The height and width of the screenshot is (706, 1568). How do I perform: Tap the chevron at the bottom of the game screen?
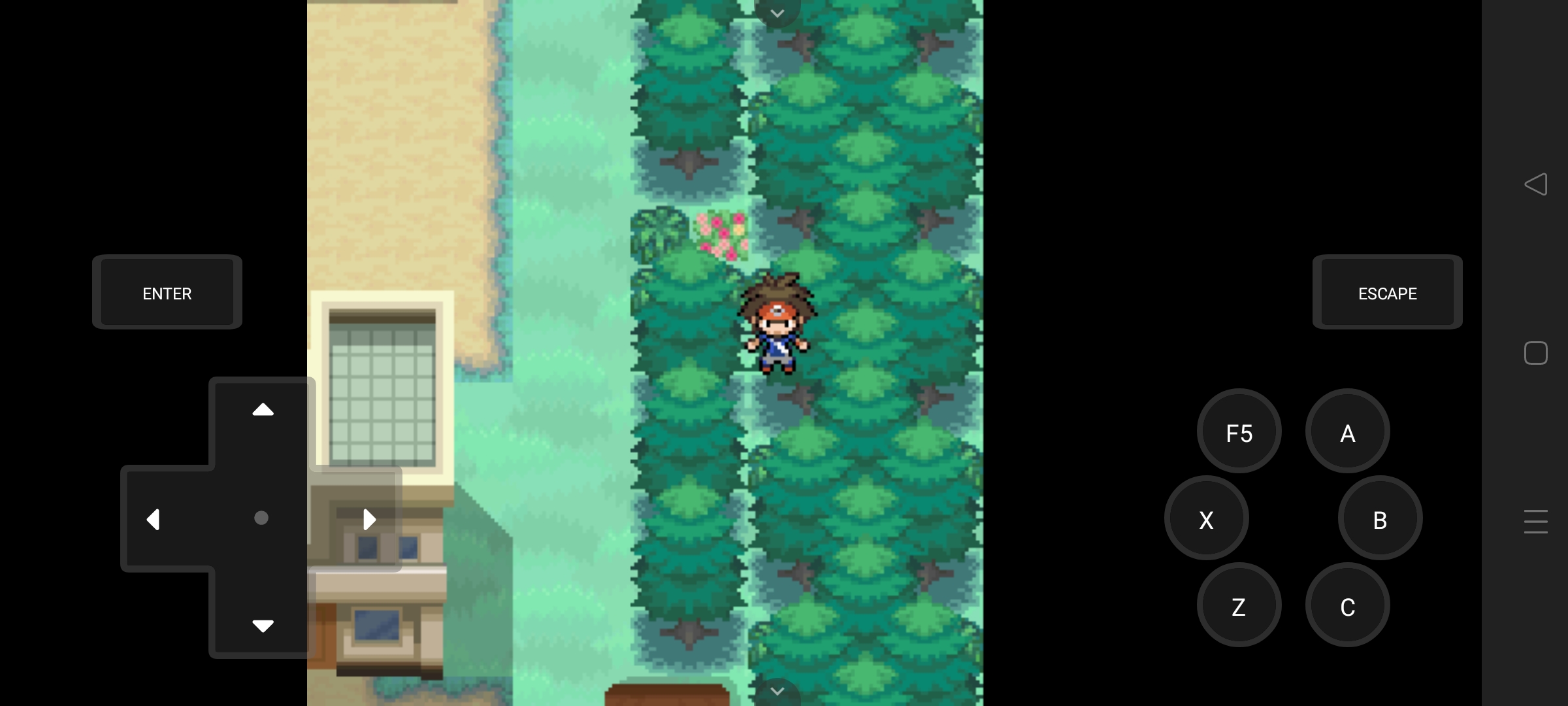click(x=777, y=692)
